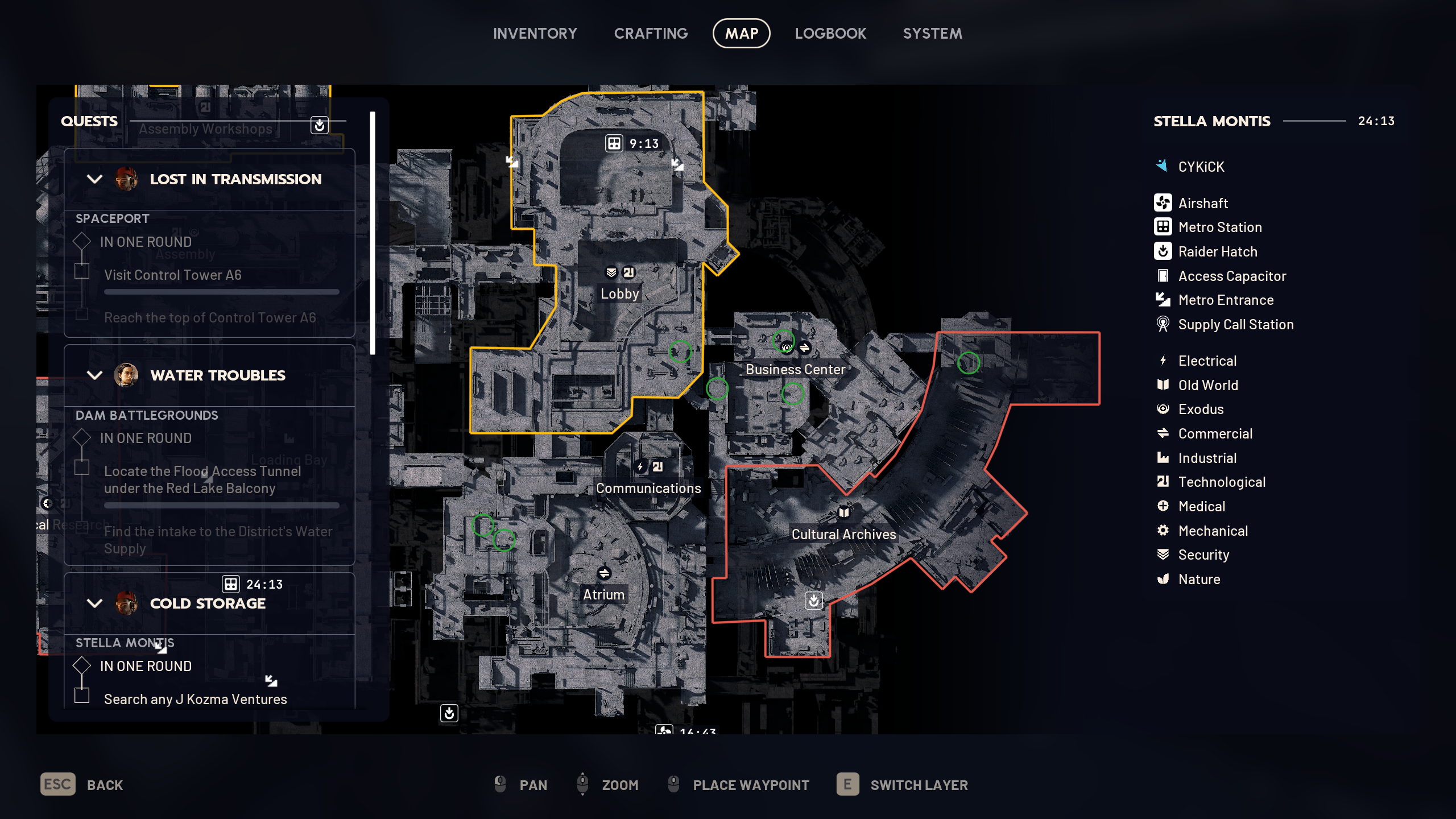Open the Crafting tab

click(651, 34)
